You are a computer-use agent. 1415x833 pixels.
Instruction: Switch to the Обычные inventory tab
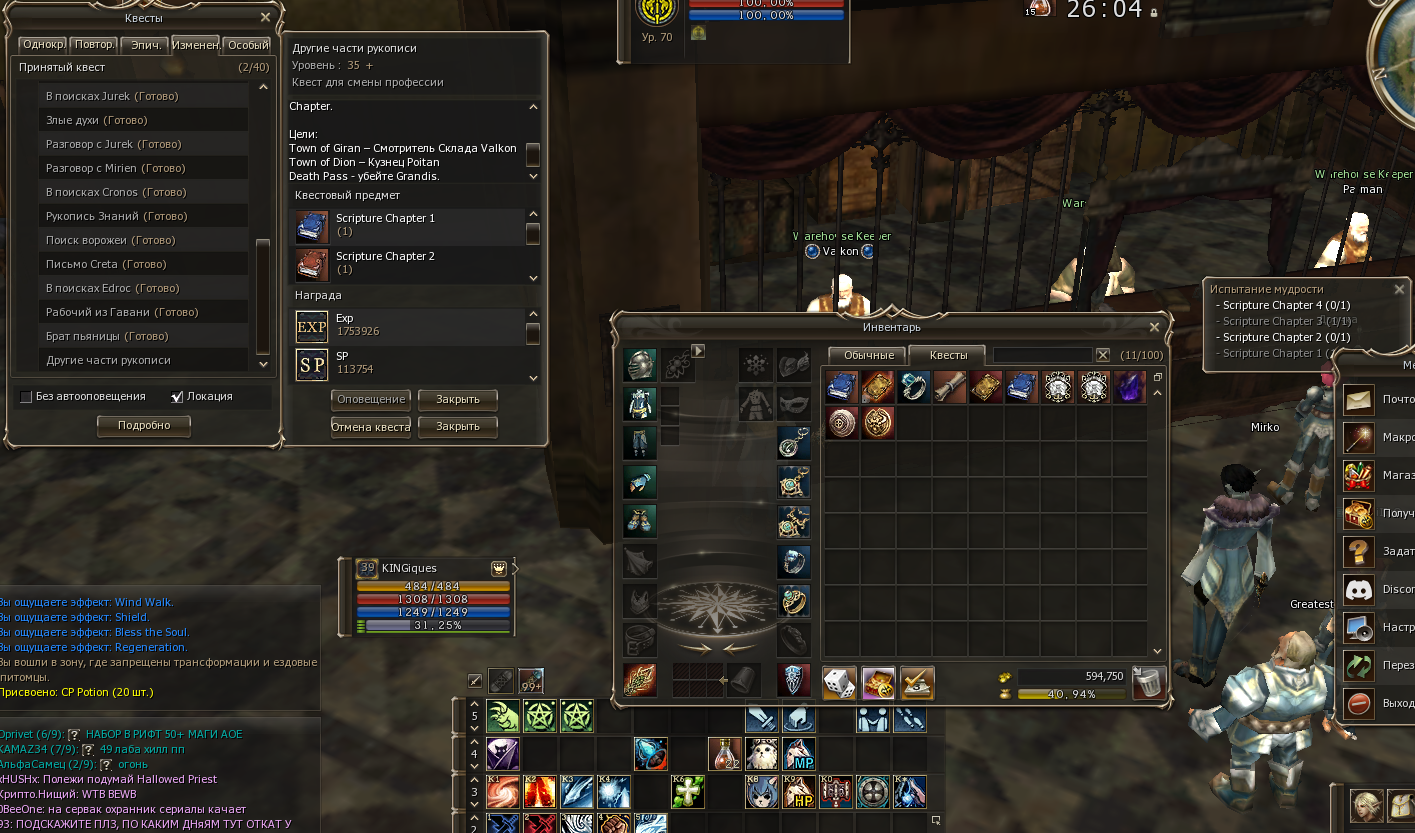point(867,355)
